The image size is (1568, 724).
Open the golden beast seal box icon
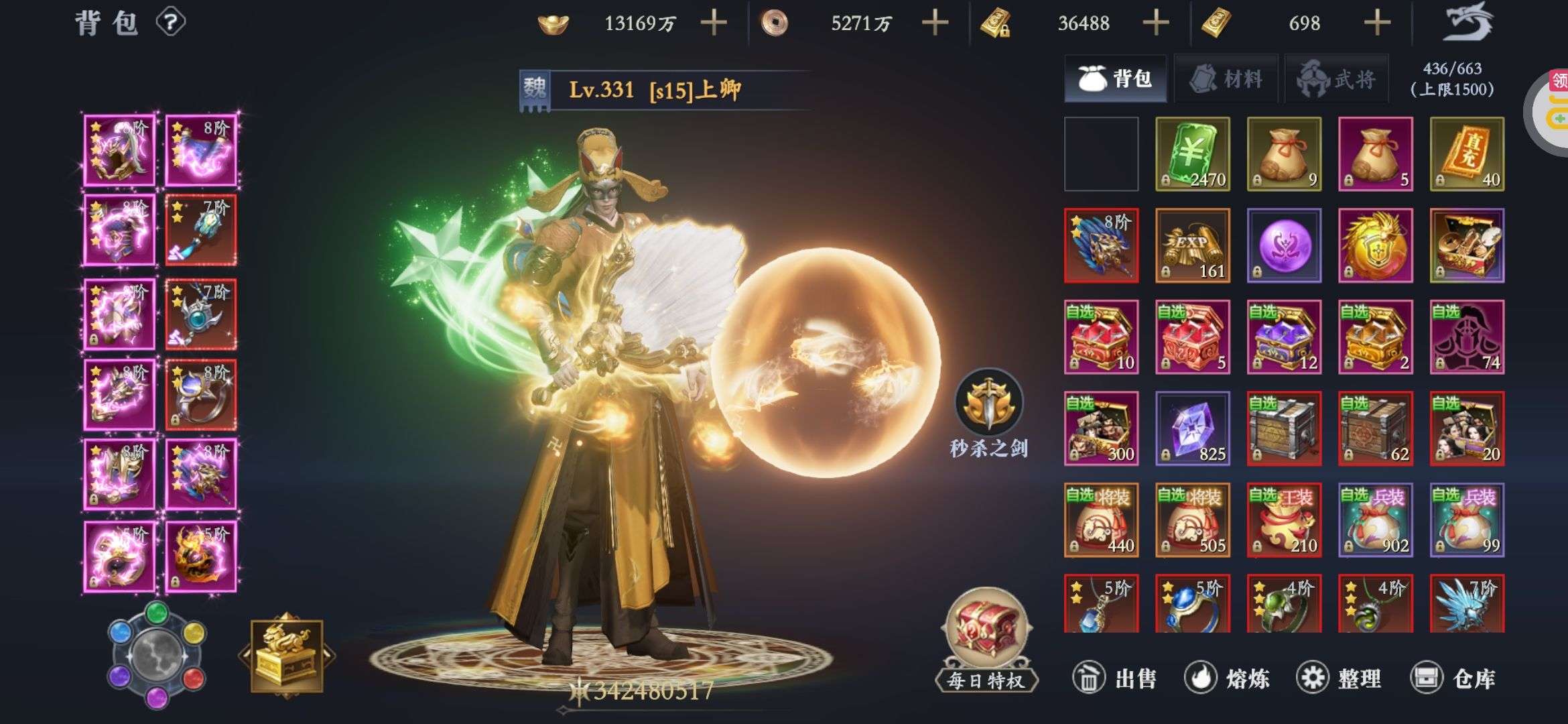pyautogui.click(x=287, y=656)
